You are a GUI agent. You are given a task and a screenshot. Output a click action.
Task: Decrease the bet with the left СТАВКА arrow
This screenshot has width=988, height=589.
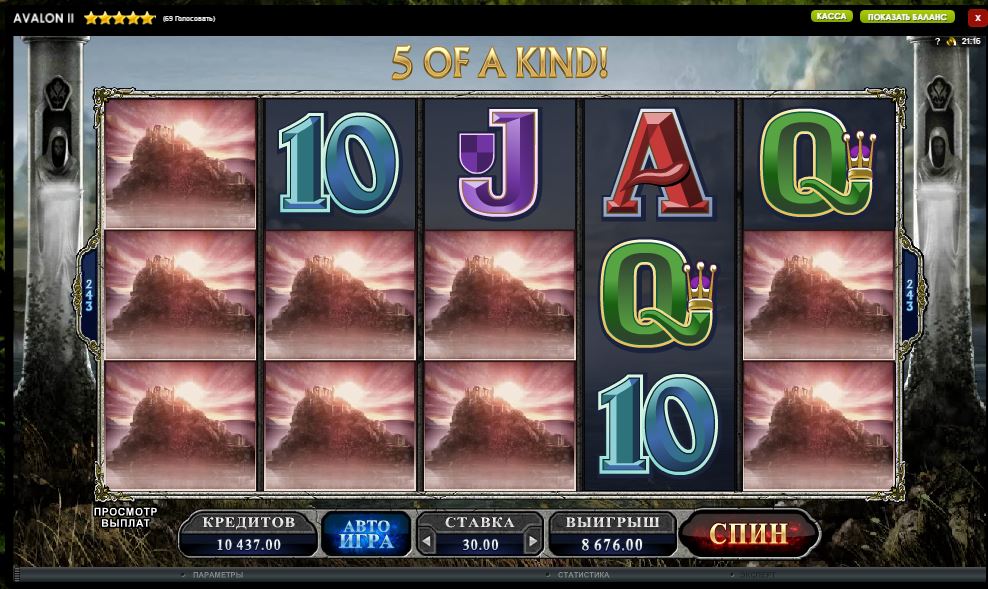427,543
